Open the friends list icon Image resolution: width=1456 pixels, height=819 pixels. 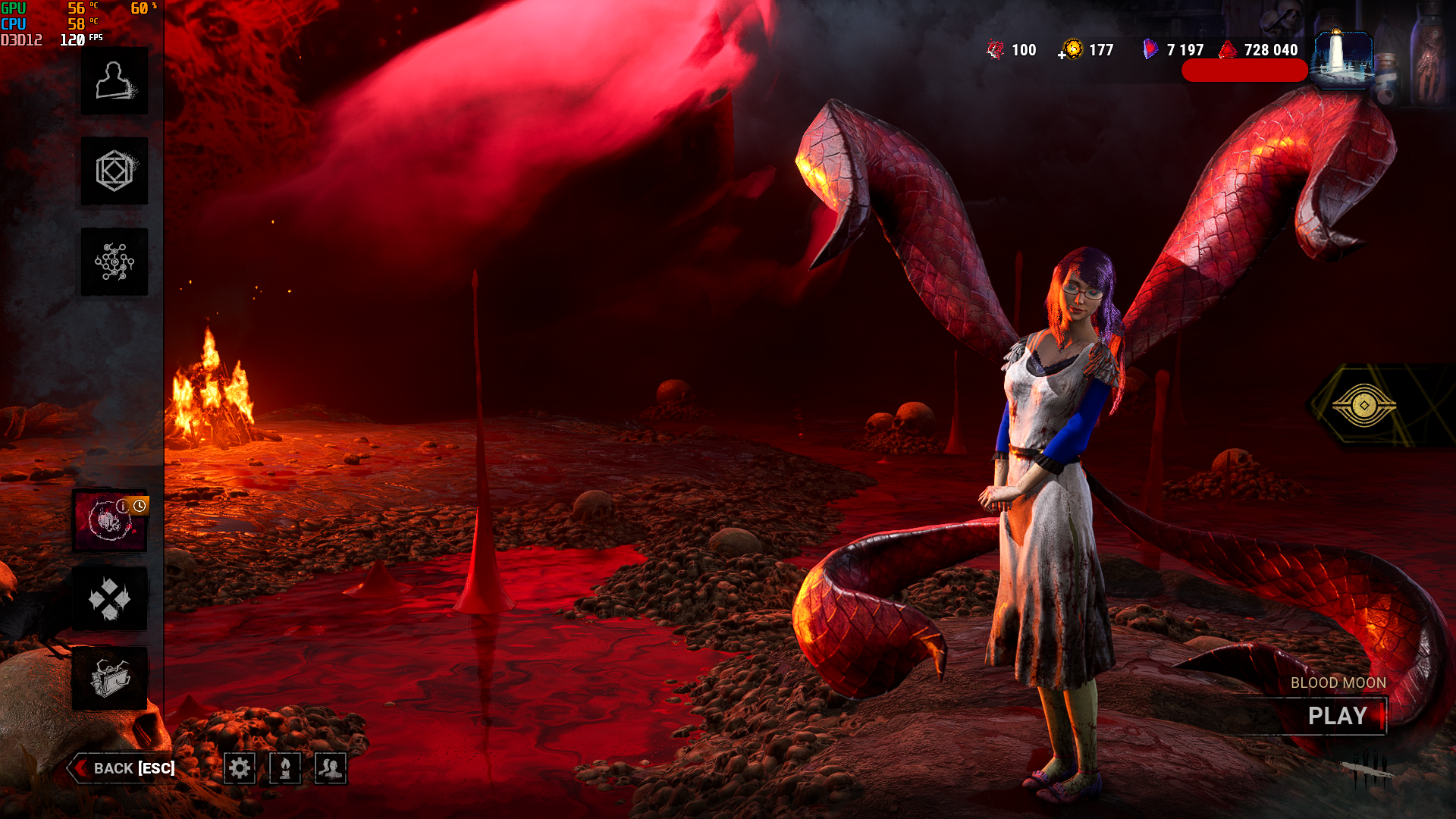pyautogui.click(x=331, y=768)
